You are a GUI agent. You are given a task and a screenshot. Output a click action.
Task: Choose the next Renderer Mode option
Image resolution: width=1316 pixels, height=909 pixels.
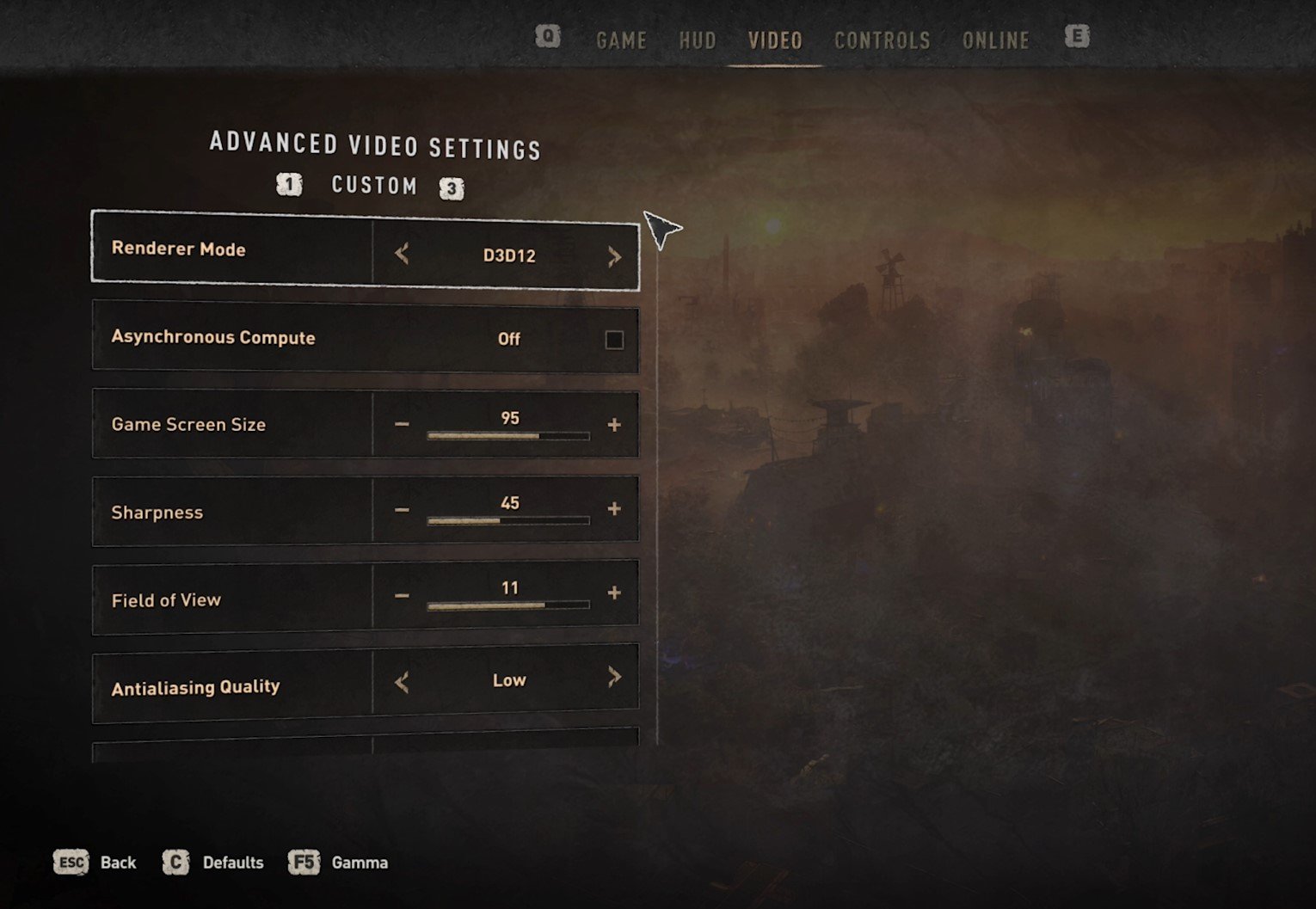(614, 256)
